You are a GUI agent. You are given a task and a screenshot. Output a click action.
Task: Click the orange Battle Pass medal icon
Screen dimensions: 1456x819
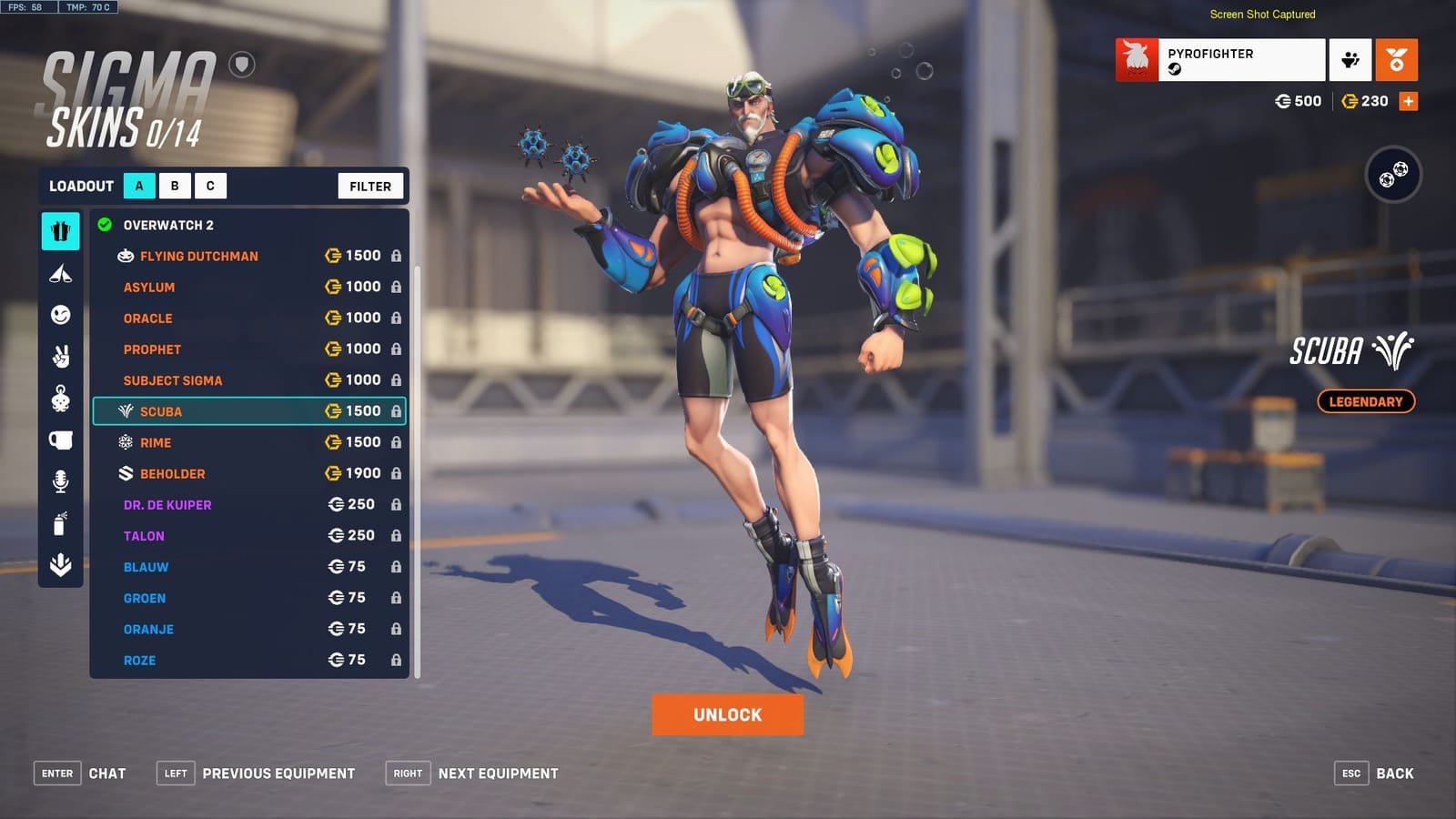pos(1398,59)
